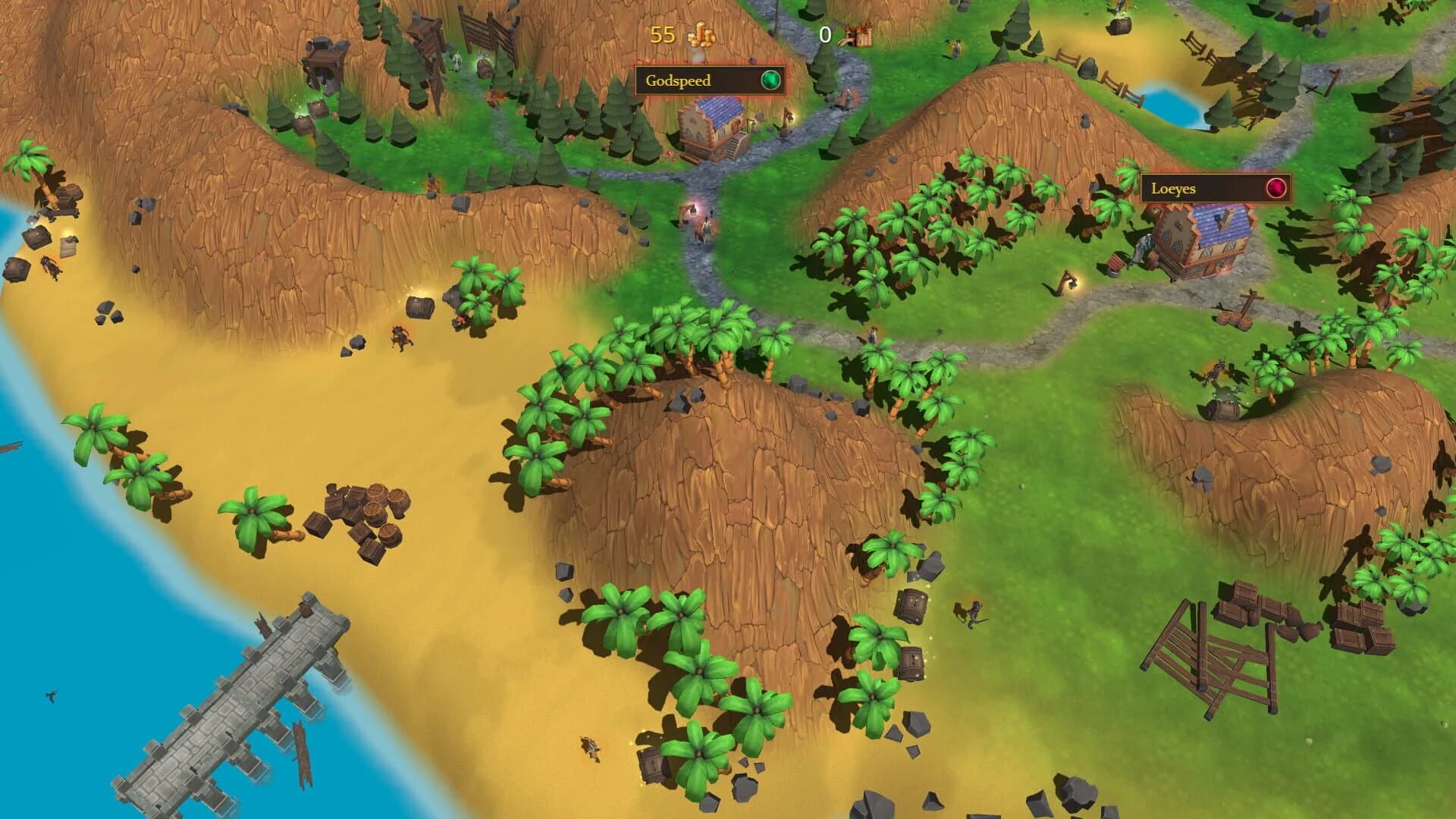
Task: Click the bird flying over the beach
Action: 51,694
